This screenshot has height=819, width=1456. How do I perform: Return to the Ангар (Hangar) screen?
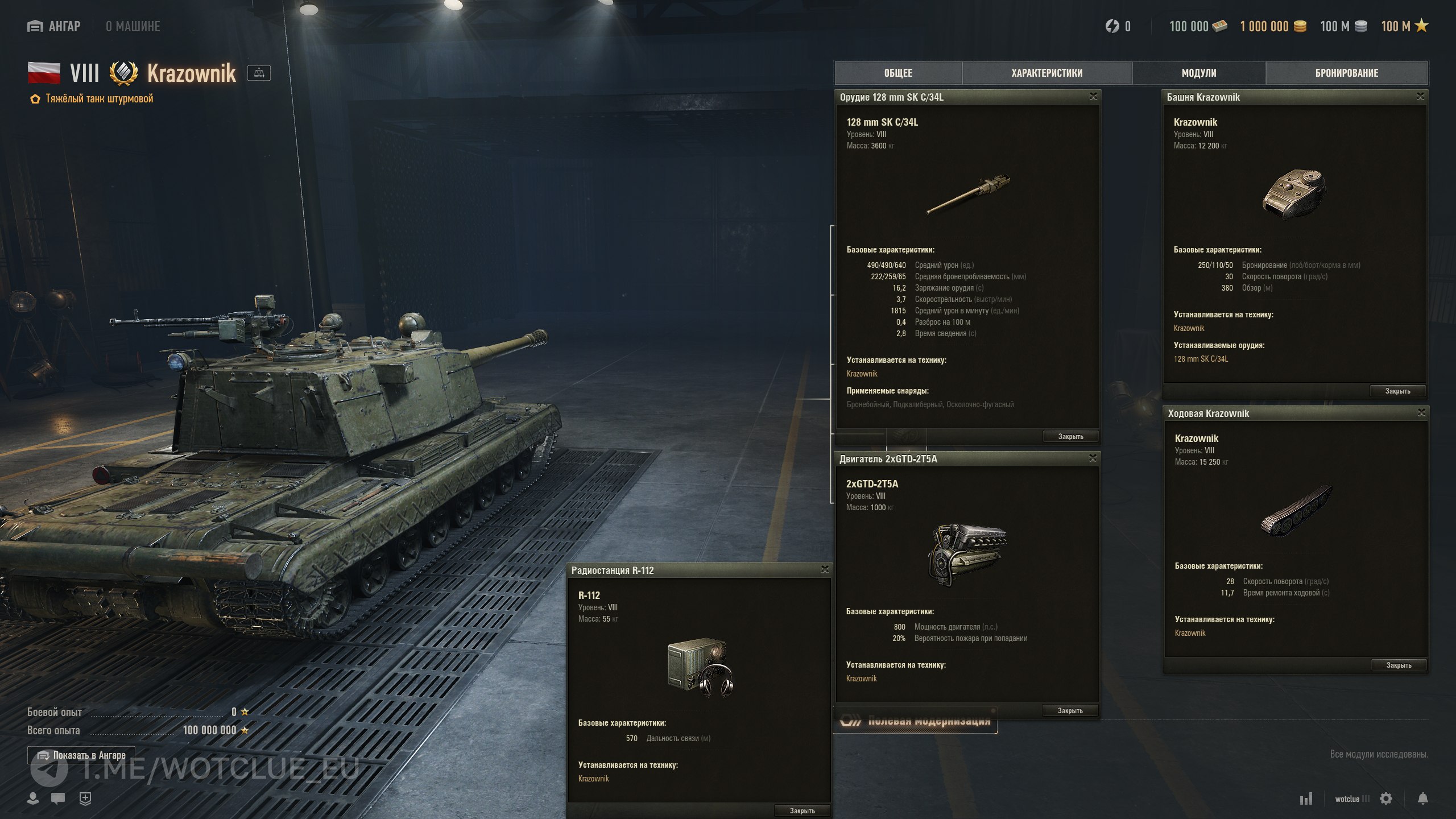55,26
